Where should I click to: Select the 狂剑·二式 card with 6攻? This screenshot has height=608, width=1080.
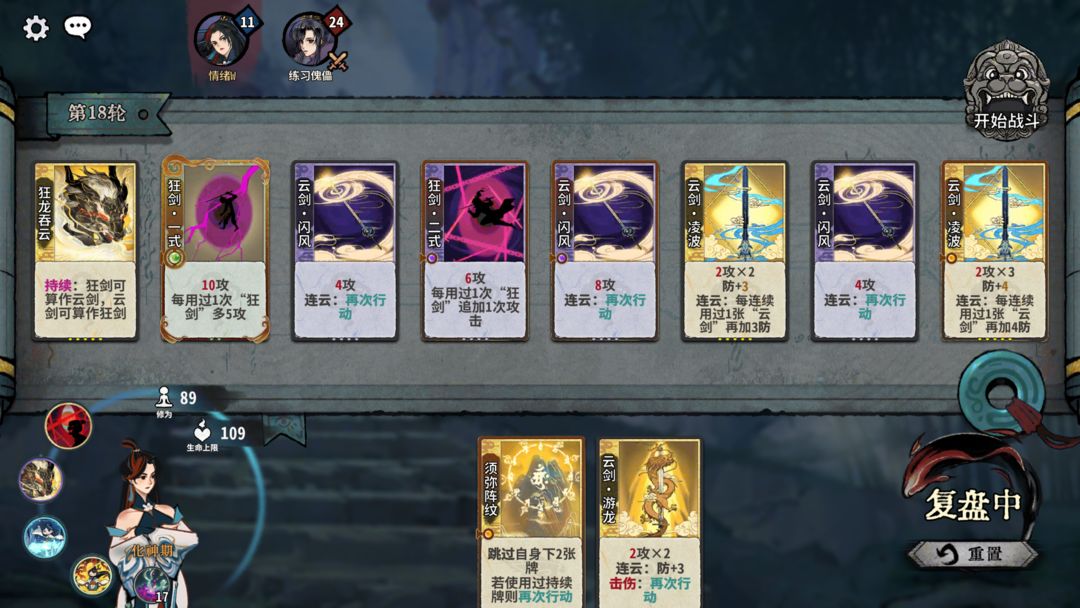coord(475,251)
